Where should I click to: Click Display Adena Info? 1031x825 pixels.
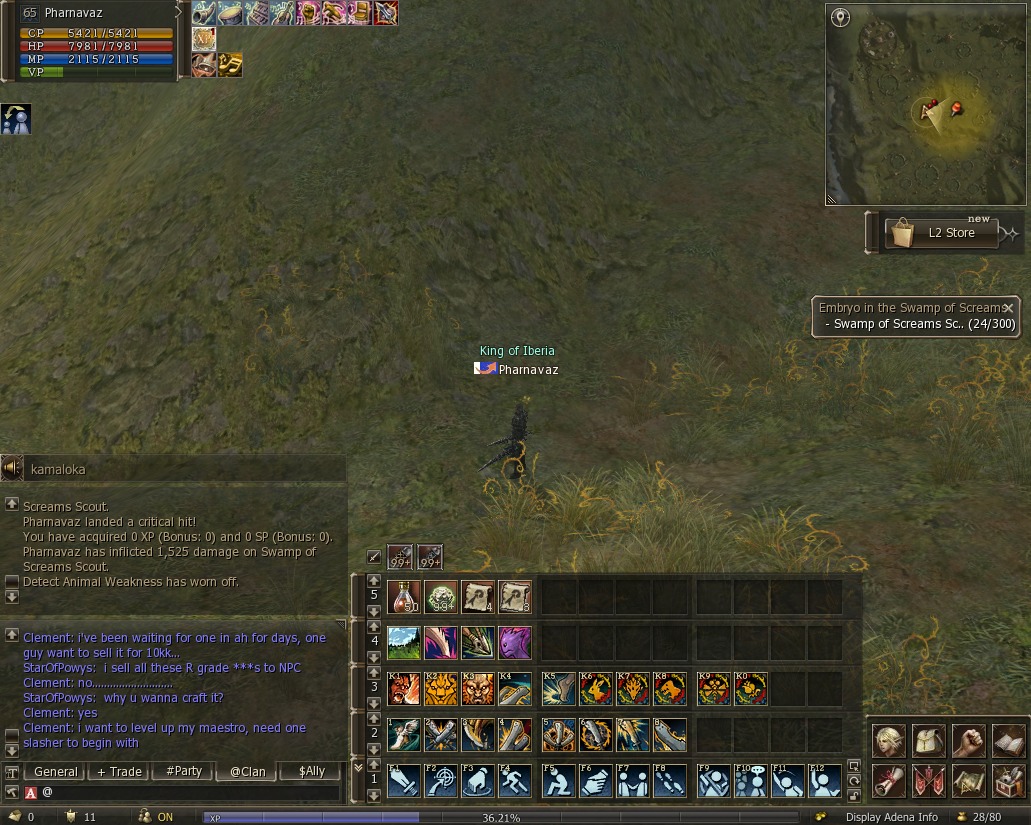click(891, 817)
